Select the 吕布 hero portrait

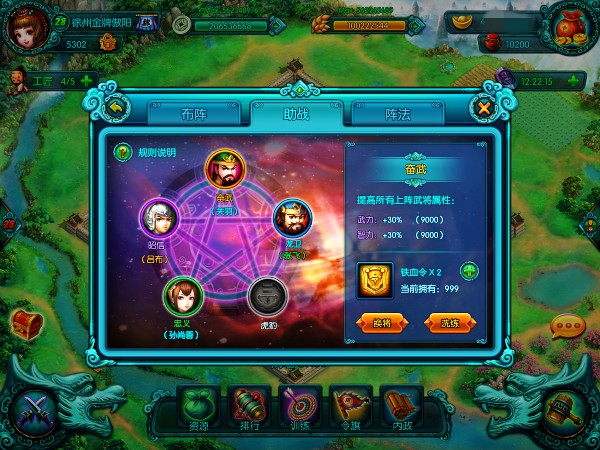(x=158, y=218)
